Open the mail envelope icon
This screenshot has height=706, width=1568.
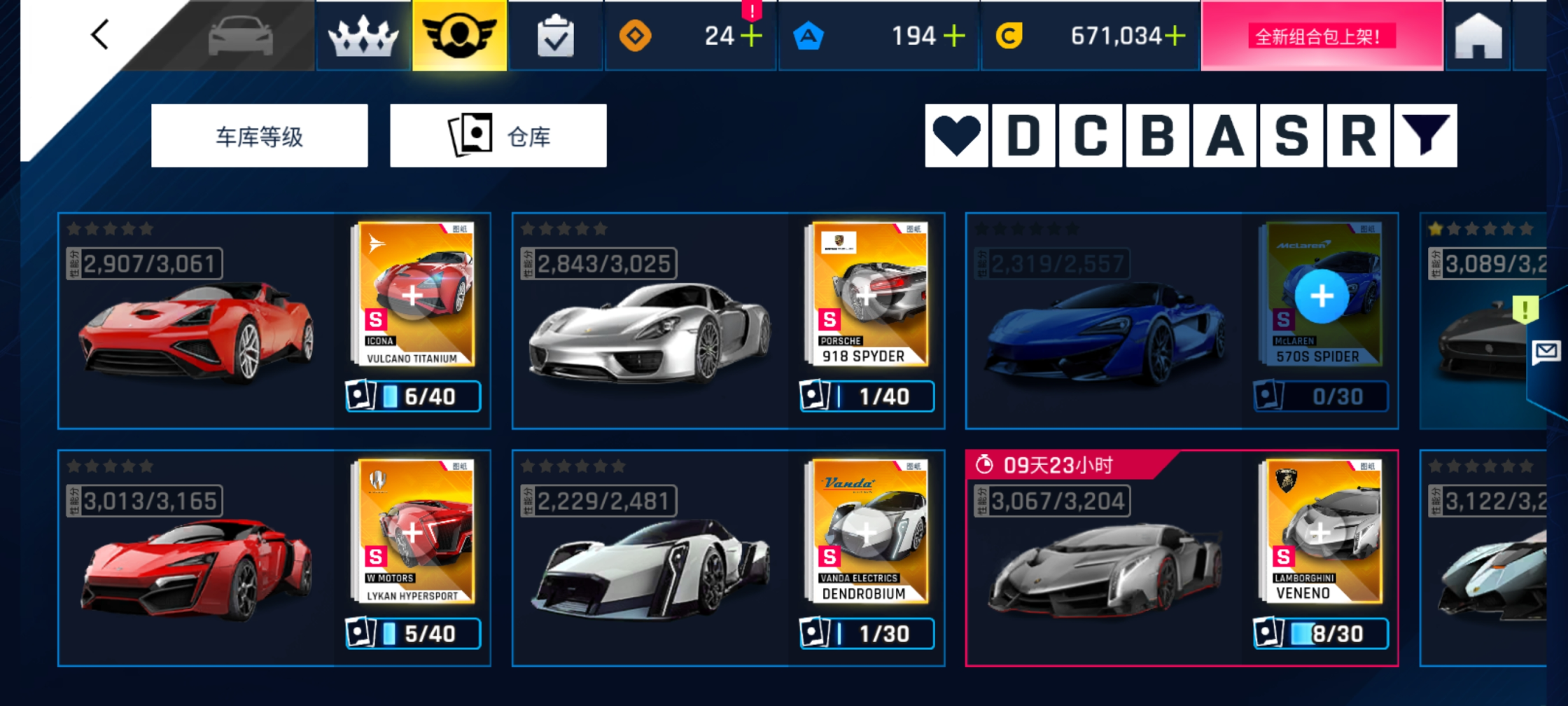click(1546, 351)
